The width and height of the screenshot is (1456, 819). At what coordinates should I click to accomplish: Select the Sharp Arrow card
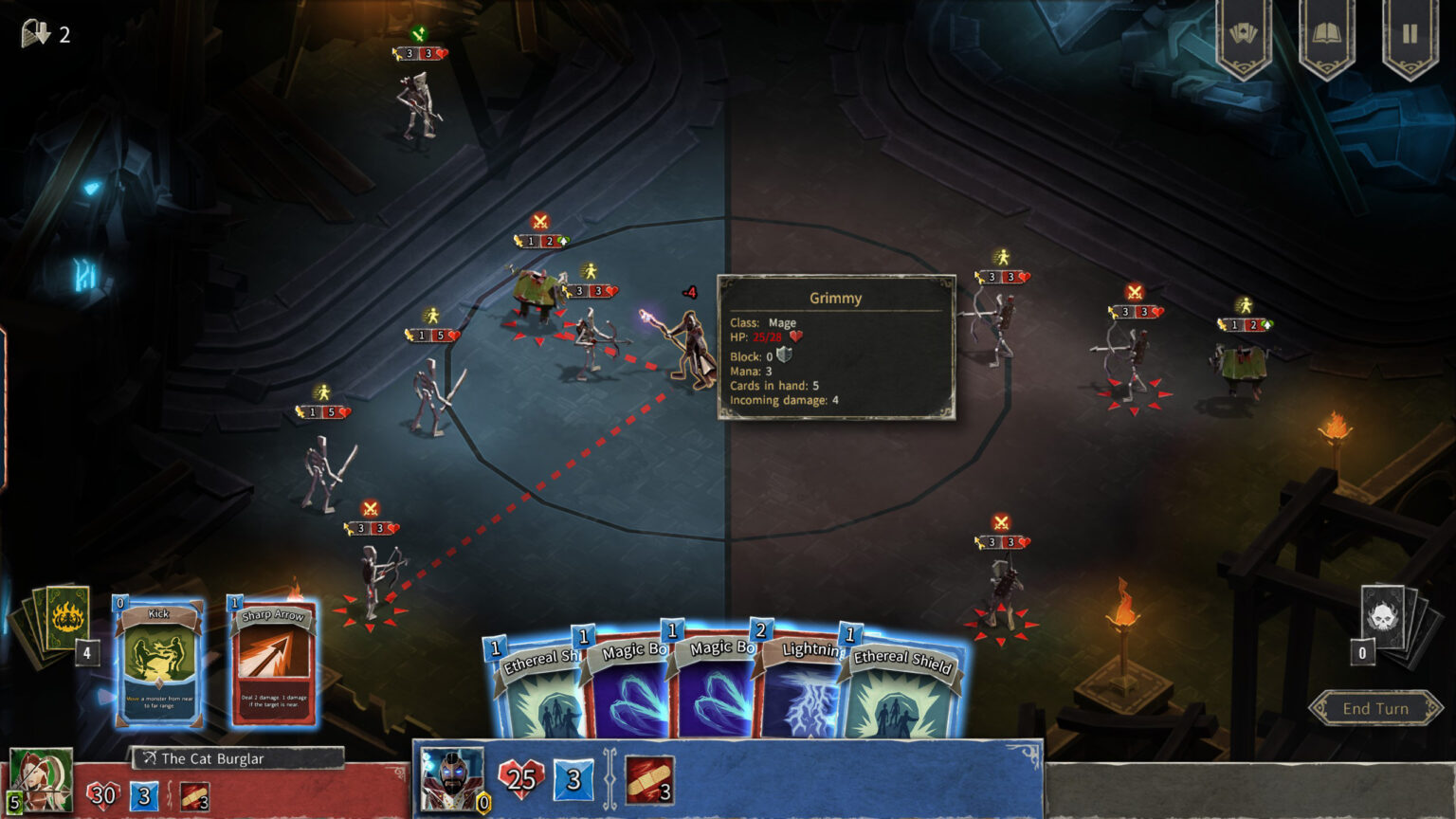(272, 664)
